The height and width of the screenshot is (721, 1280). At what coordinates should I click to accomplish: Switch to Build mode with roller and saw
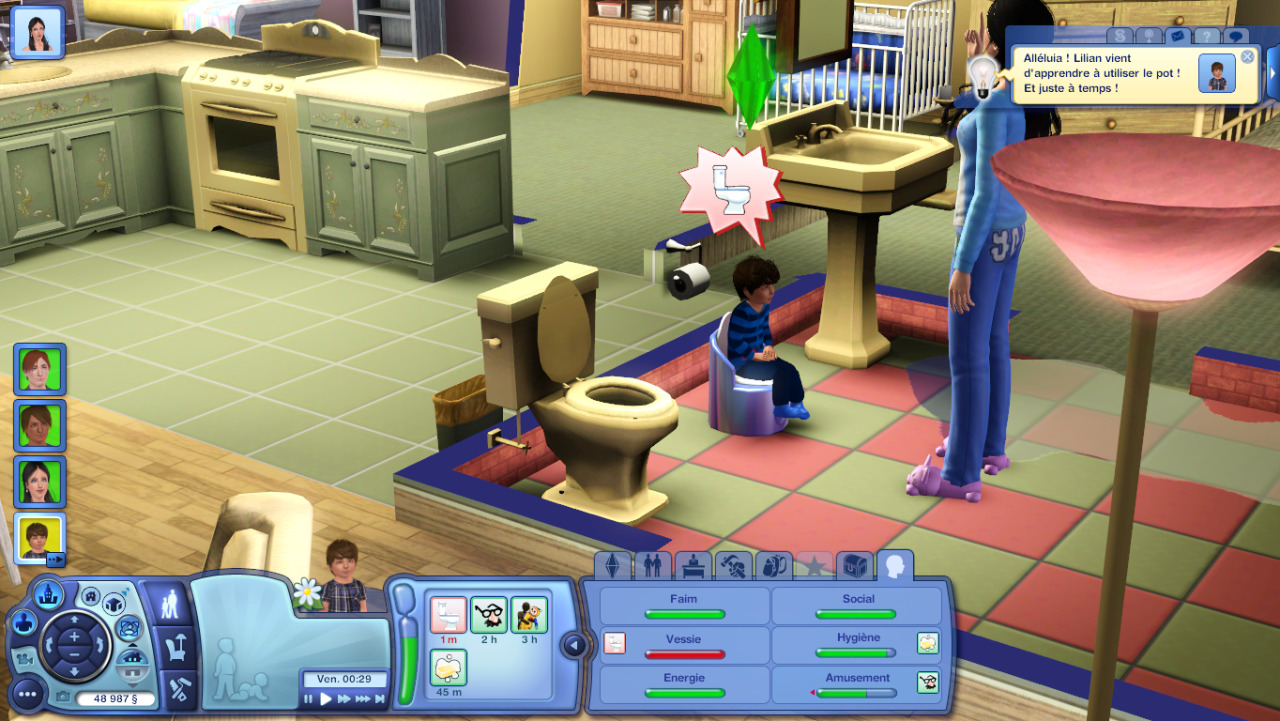pos(179,688)
